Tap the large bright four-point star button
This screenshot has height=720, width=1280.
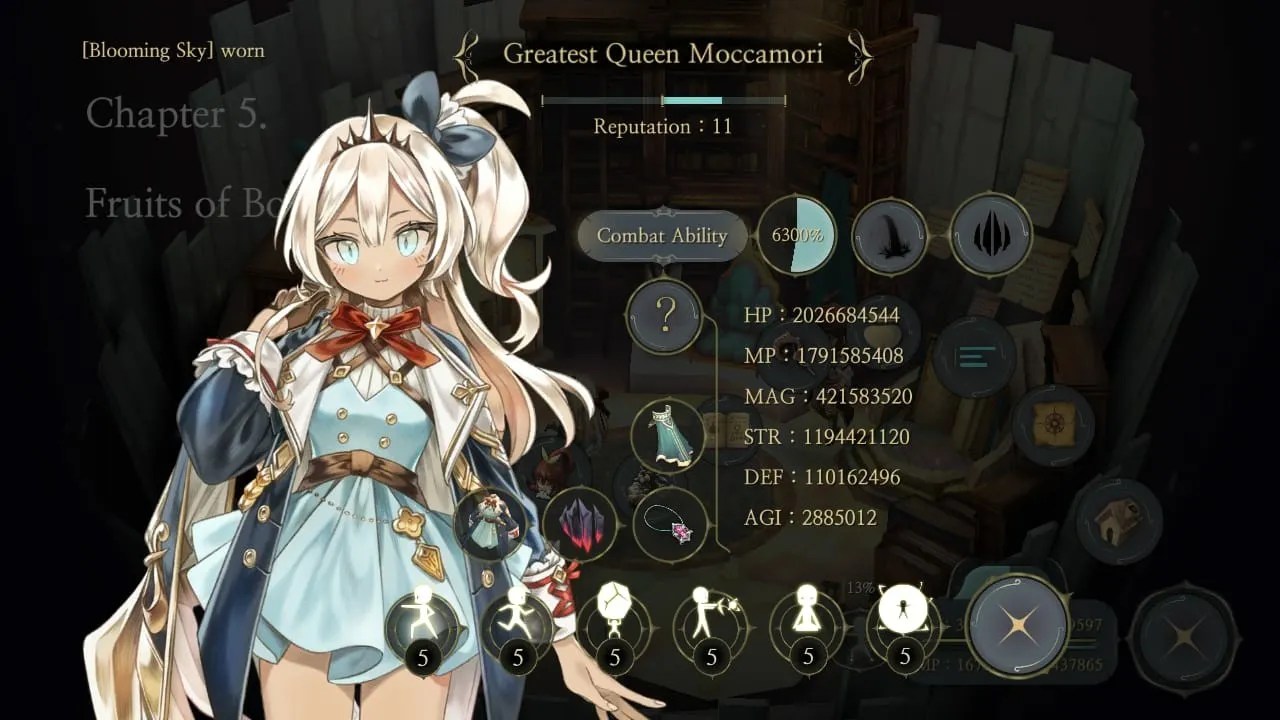tap(1017, 626)
